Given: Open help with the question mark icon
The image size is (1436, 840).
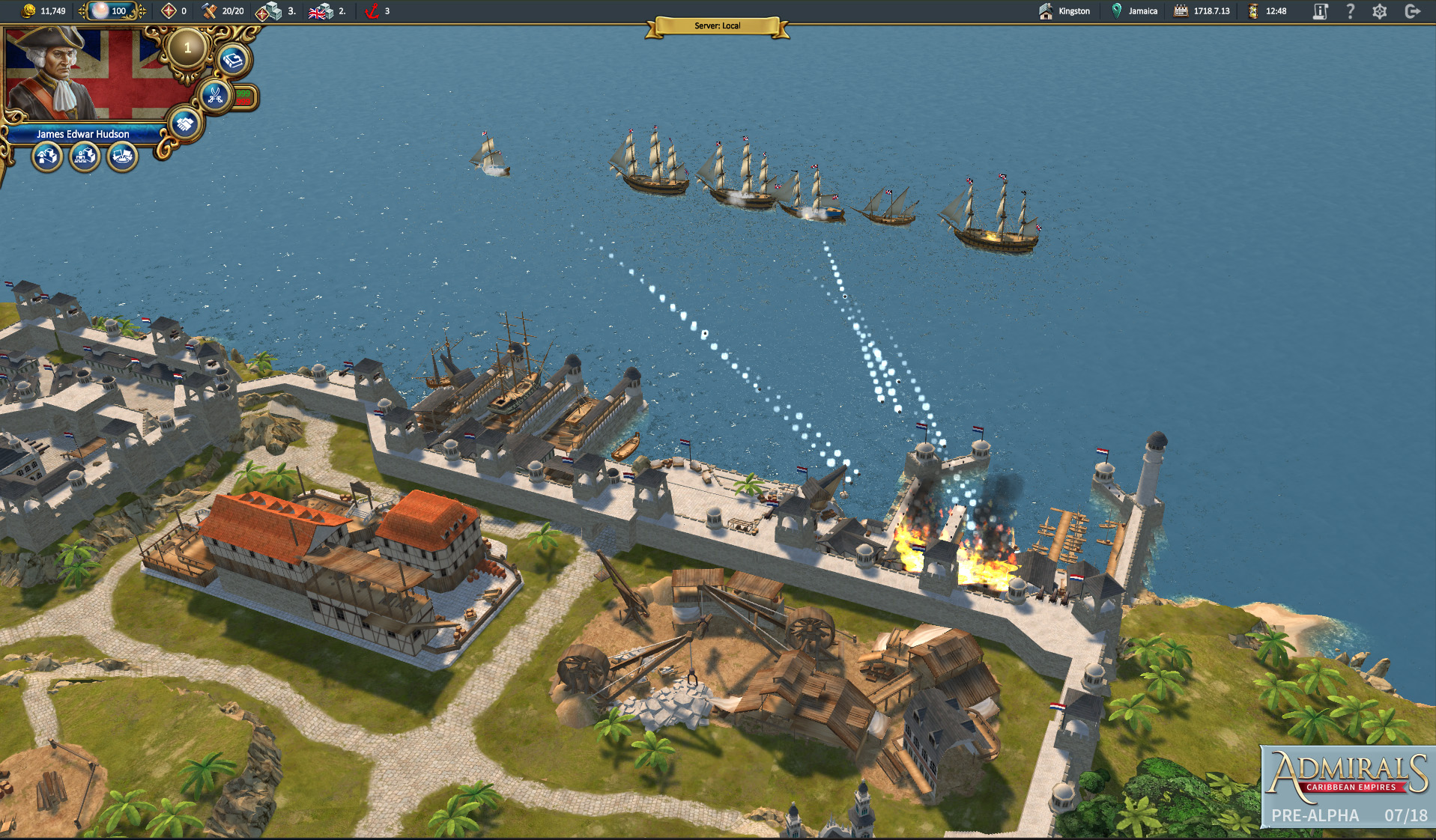Looking at the screenshot, I should [1350, 11].
